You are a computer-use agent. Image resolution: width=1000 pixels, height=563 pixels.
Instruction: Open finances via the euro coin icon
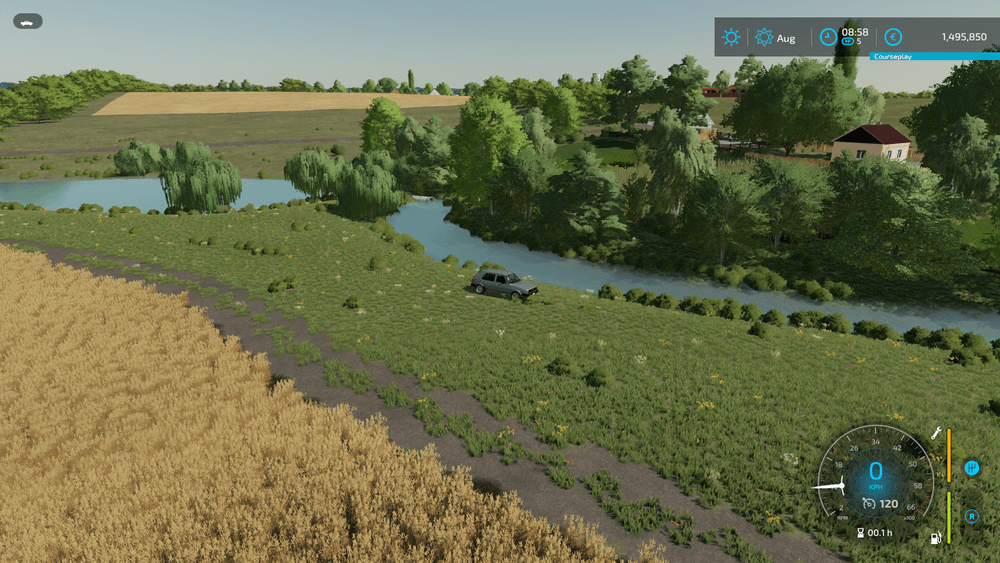(x=893, y=37)
